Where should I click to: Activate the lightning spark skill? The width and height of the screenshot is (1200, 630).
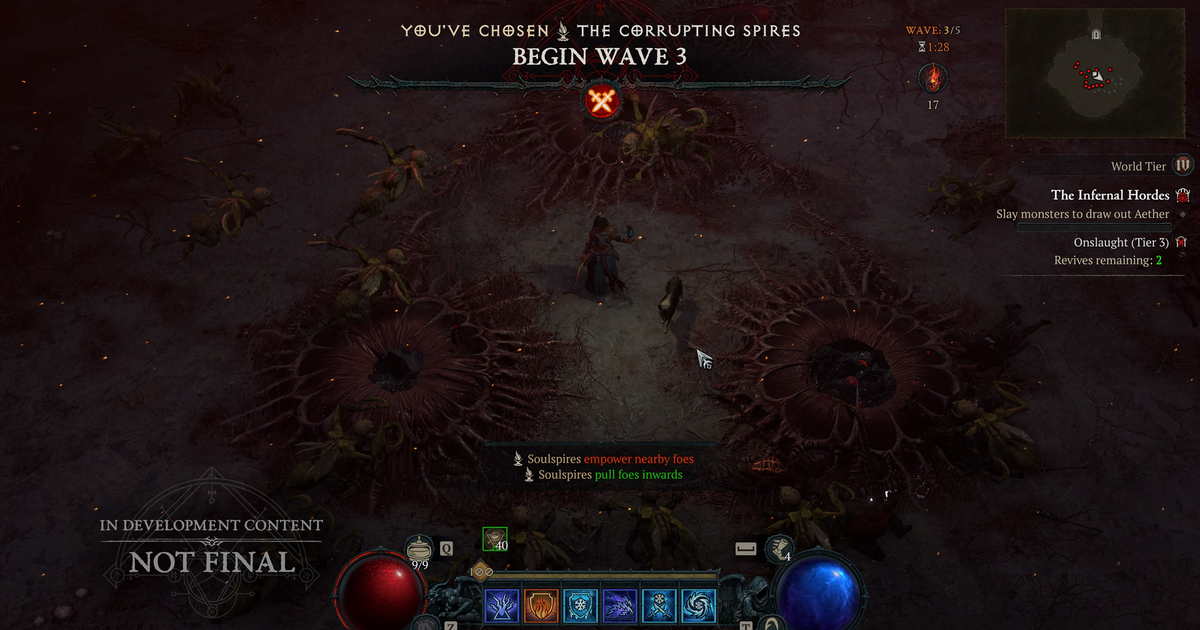501,605
